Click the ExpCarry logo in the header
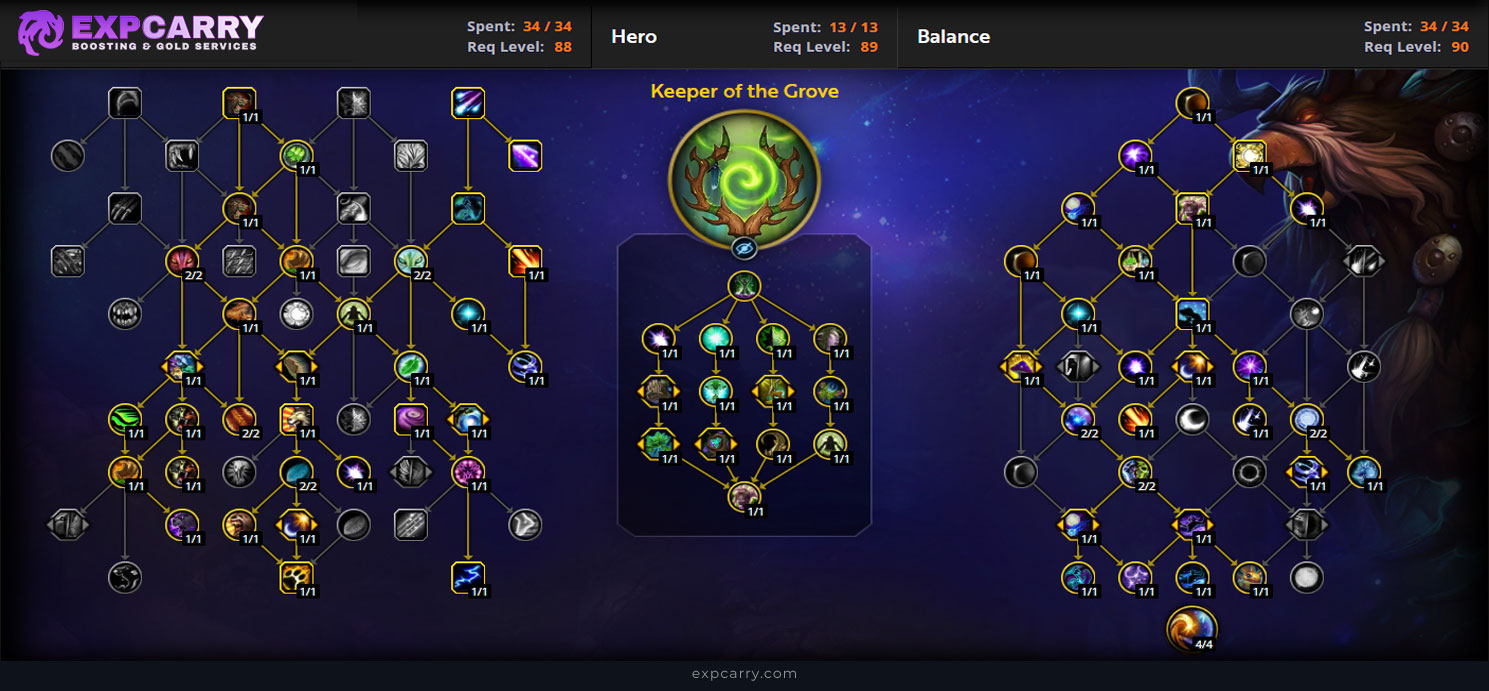Screen dimensions: 1489x691 click(141, 33)
